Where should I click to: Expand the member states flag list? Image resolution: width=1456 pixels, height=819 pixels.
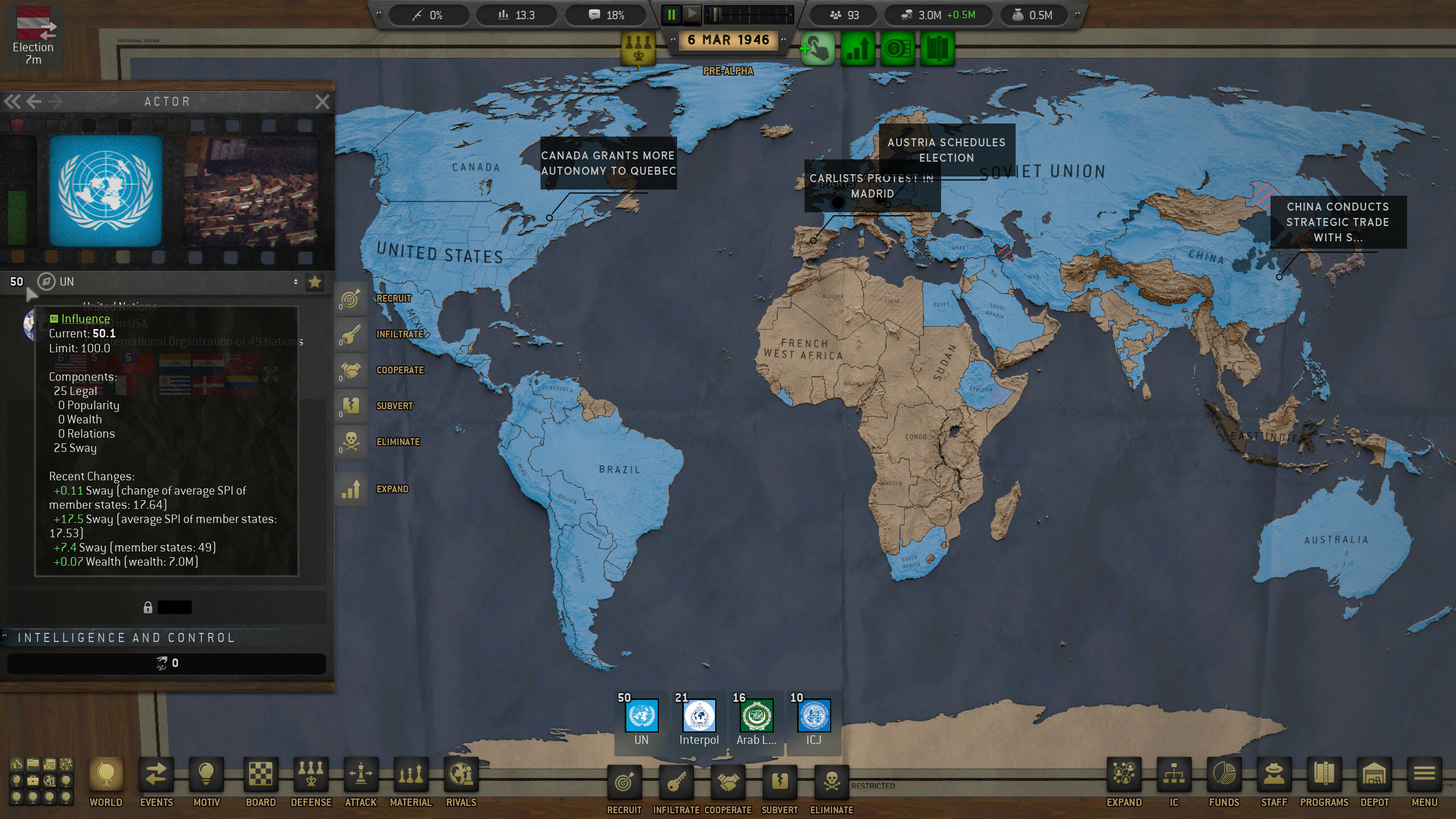pos(270,373)
